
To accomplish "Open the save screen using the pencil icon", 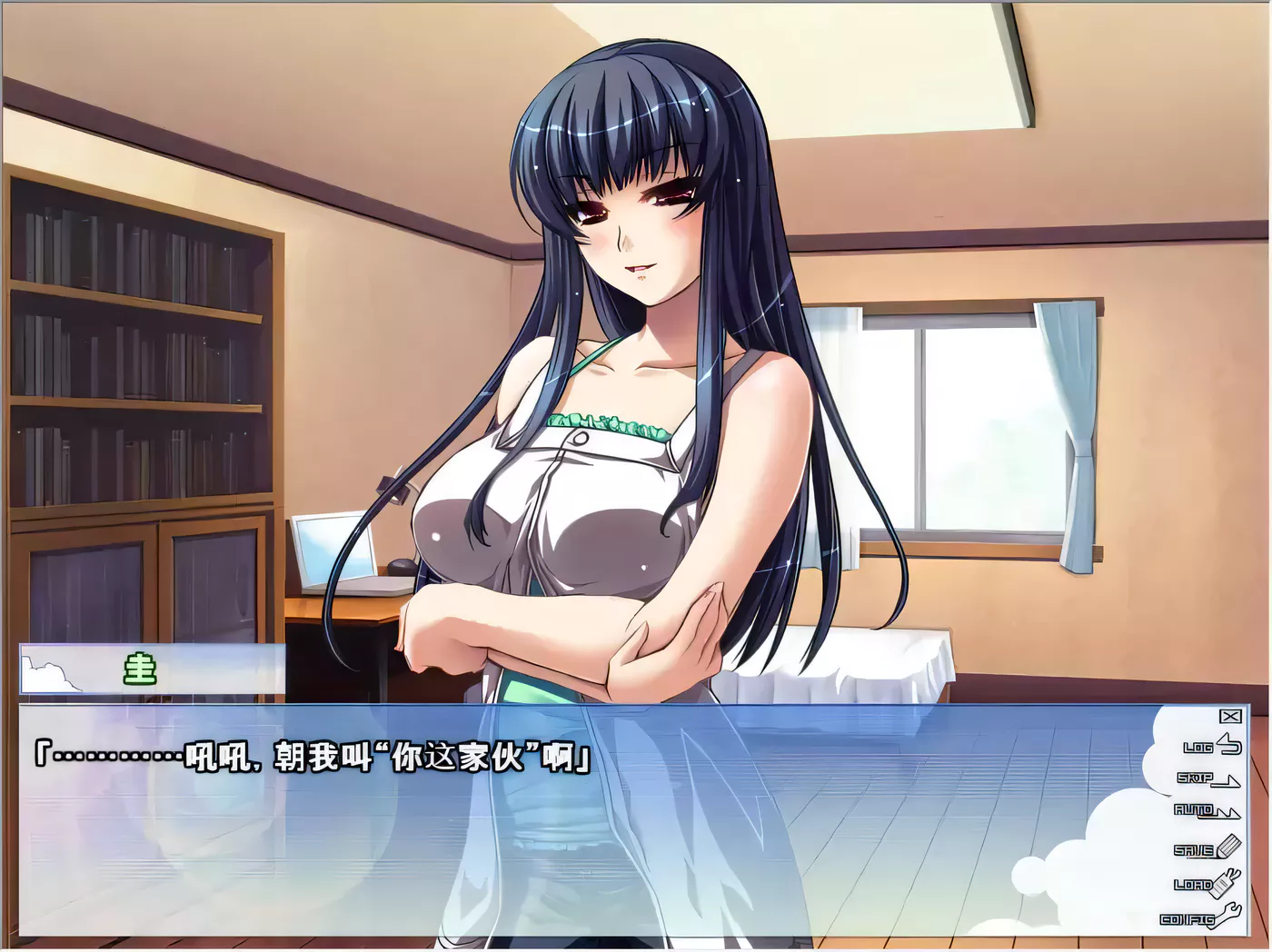I will (x=1228, y=845).
